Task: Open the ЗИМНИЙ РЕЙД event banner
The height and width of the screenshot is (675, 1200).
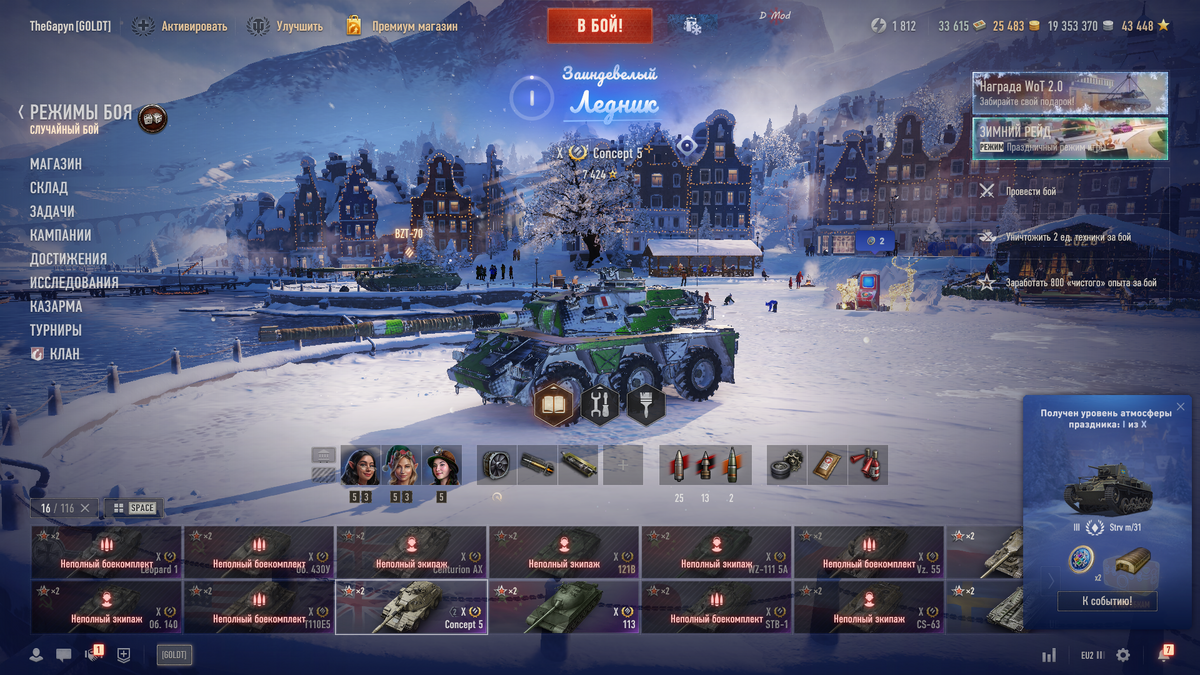Action: [x=1069, y=139]
